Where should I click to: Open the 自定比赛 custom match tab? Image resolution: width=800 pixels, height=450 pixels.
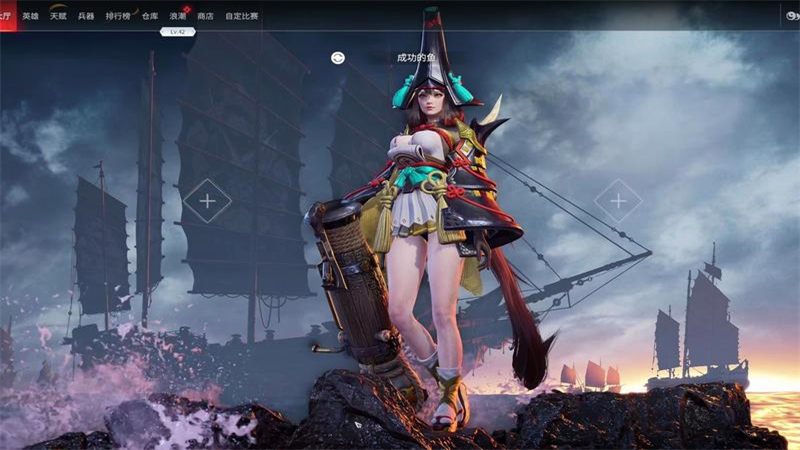[241, 16]
